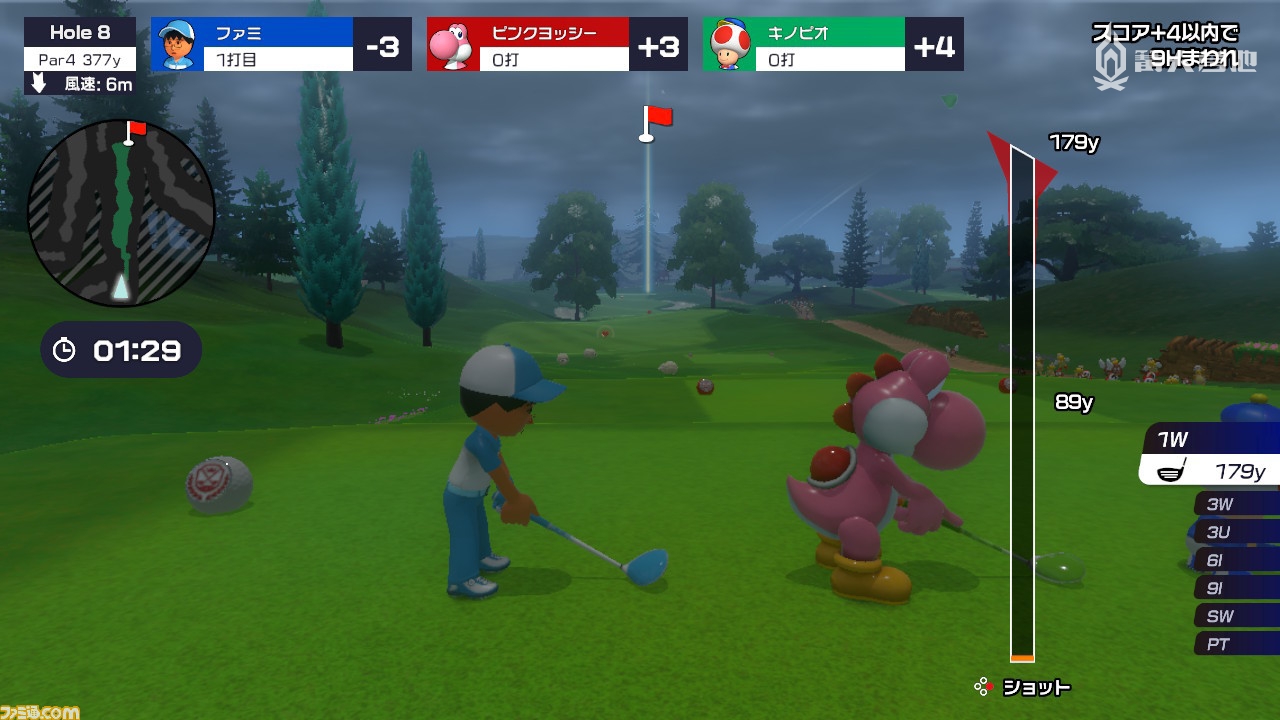Pick the 6I iron club
Viewport: 1280px width, 720px height.
coord(1234,560)
